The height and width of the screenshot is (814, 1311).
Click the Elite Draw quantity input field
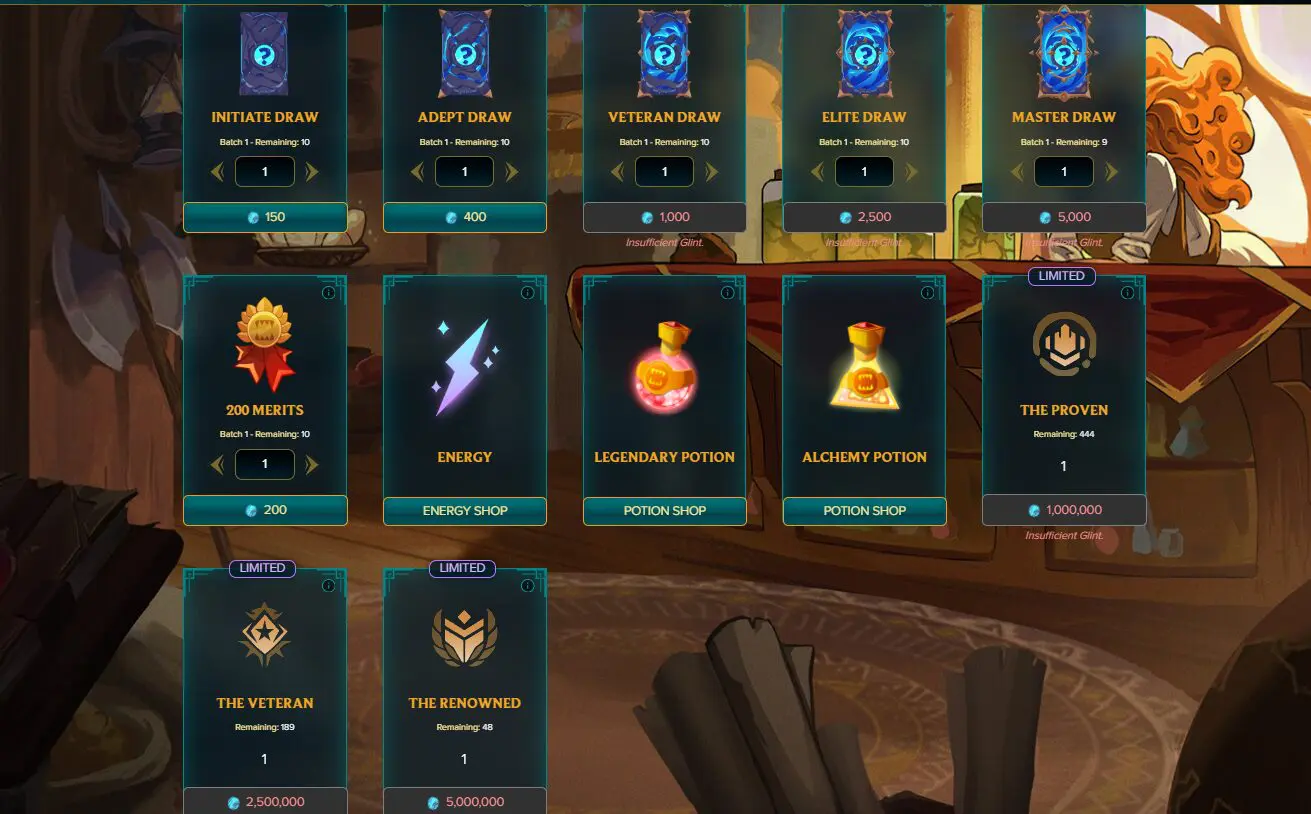[x=864, y=171]
